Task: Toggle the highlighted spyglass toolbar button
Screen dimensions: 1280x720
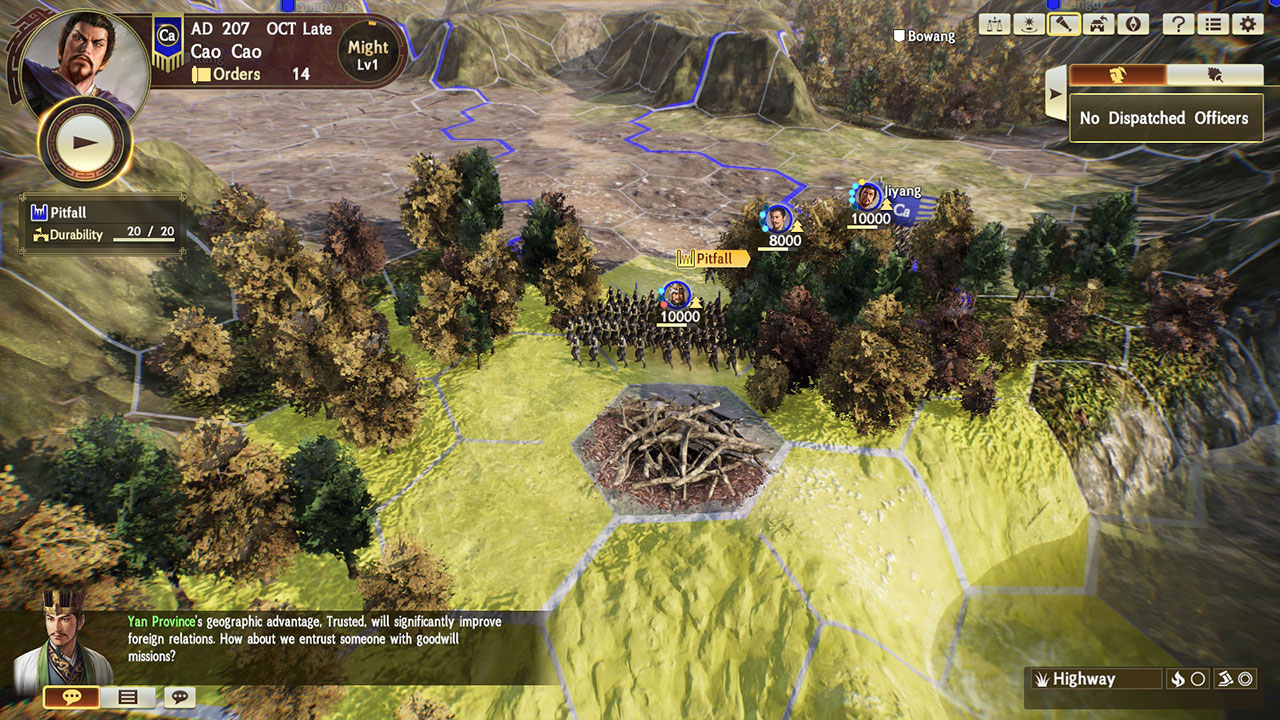Action: tap(1063, 25)
